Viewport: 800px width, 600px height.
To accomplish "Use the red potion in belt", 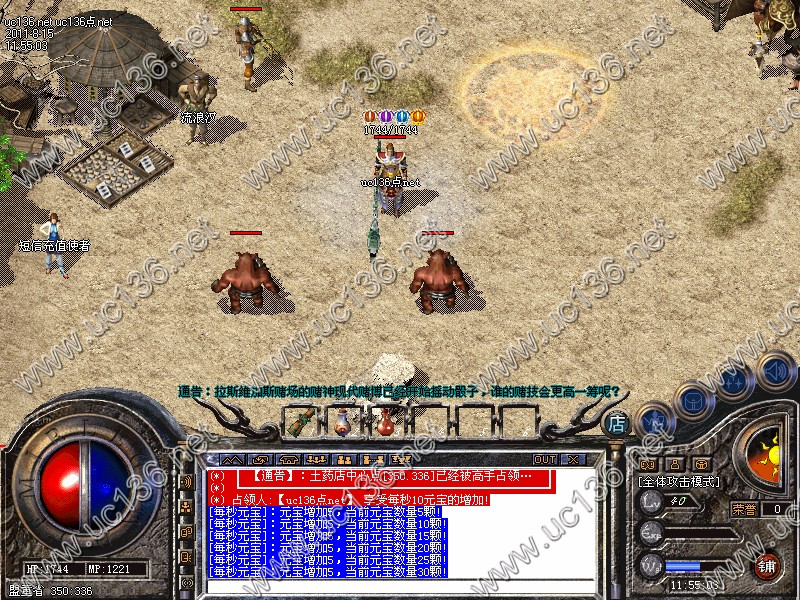I will click(384, 424).
